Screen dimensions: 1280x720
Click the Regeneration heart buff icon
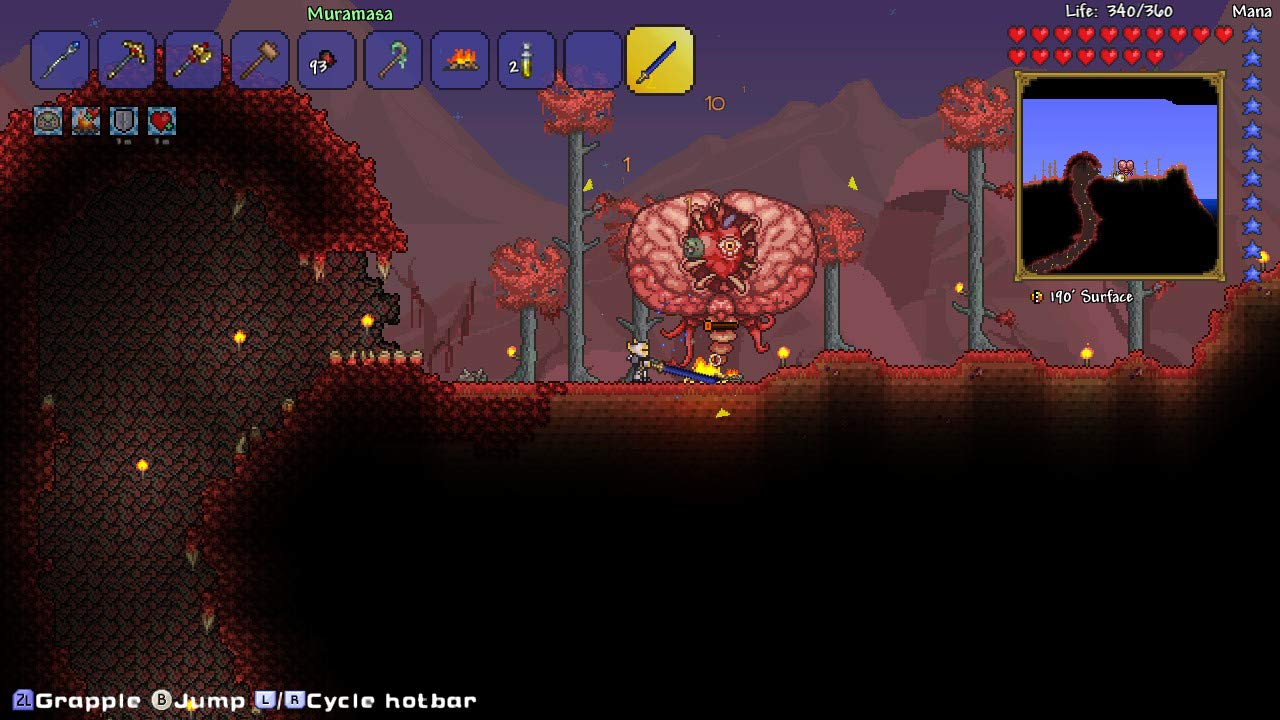(x=162, y=121)
